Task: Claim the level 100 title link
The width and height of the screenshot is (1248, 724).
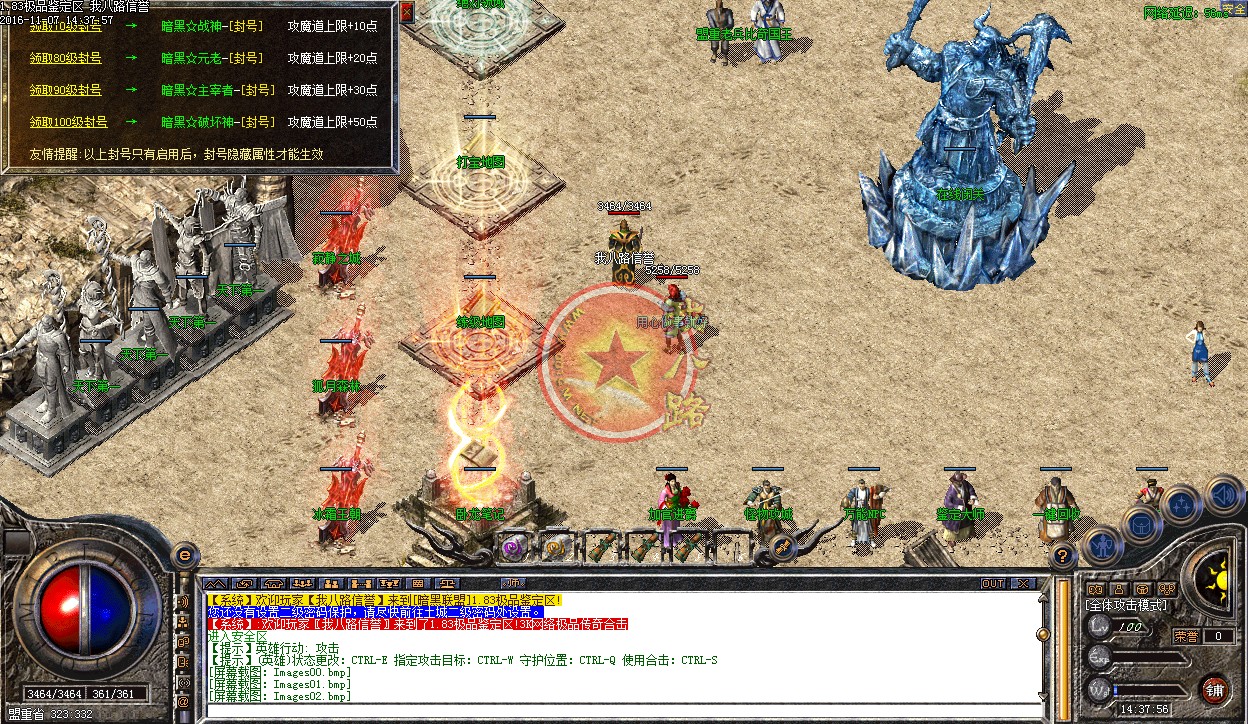Action: pyautogui.click(x=67, y=122)
